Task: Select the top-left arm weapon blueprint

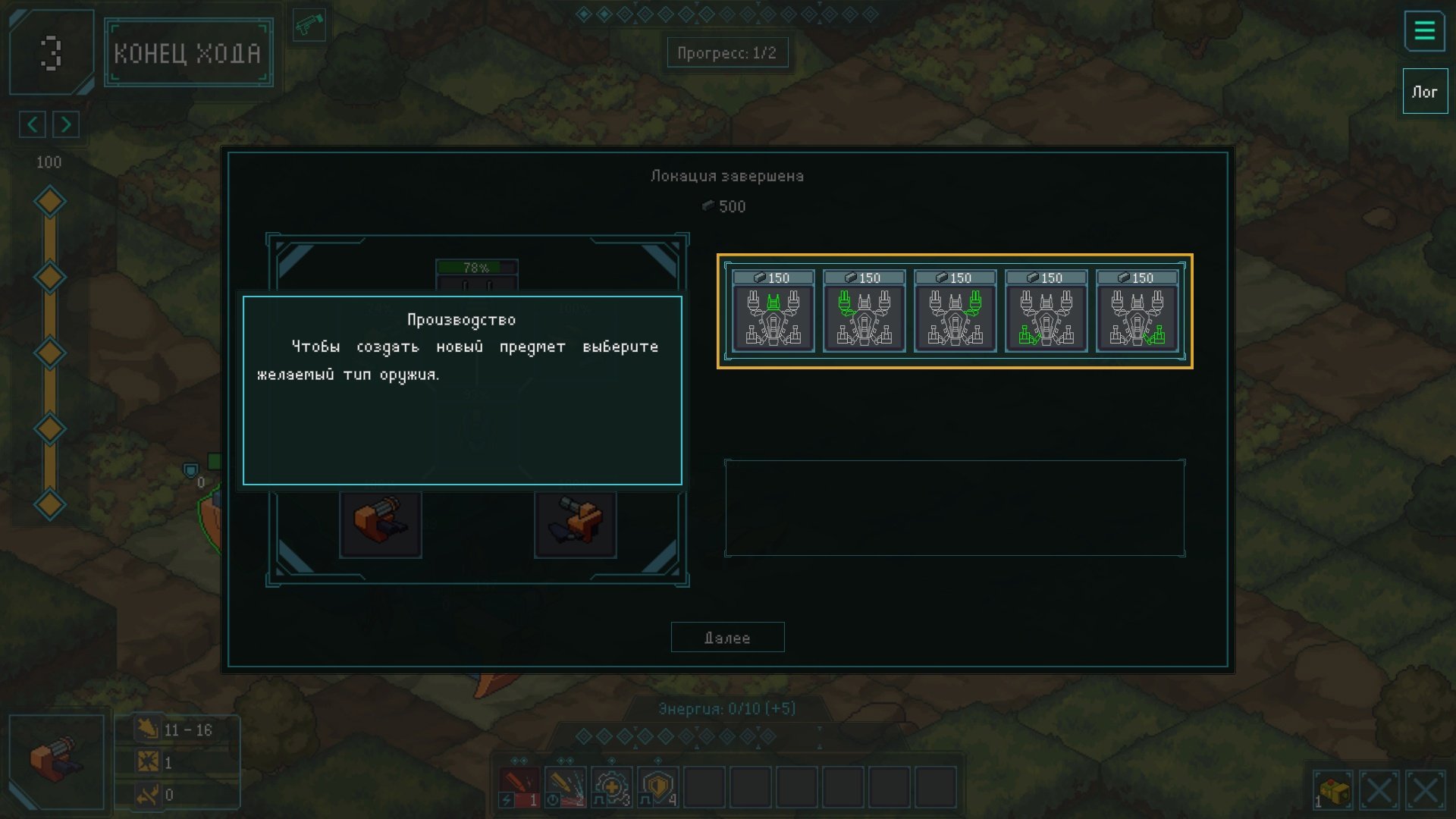Action: (x=864, y=312)
